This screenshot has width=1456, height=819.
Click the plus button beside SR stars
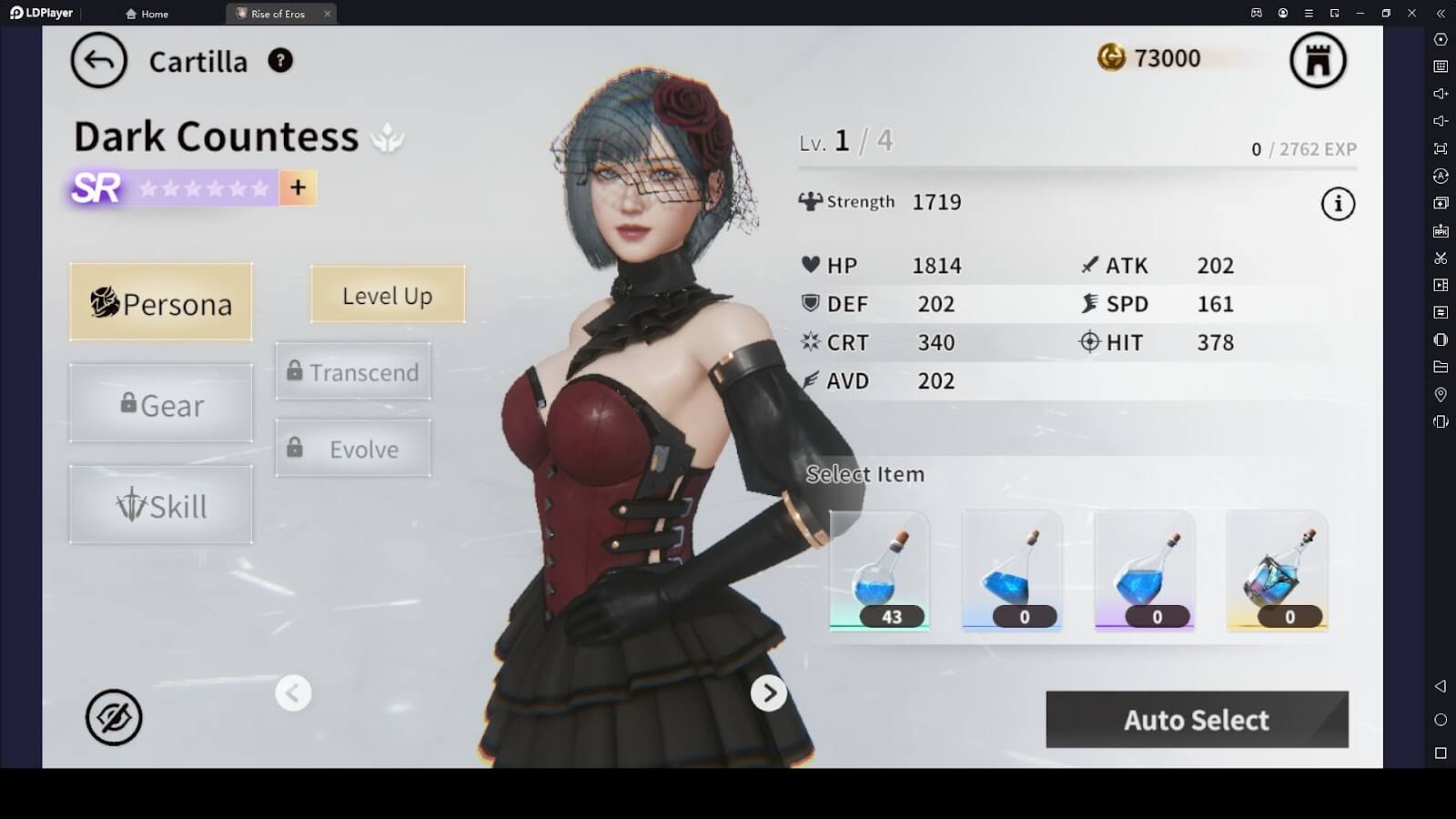point(298,187)
